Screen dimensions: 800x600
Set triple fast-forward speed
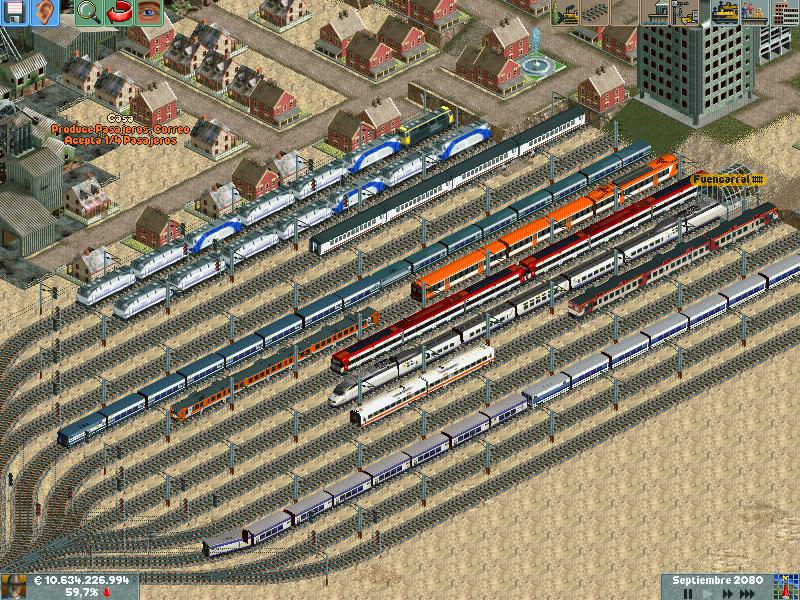pyautogui.click(x=748, y=593)
